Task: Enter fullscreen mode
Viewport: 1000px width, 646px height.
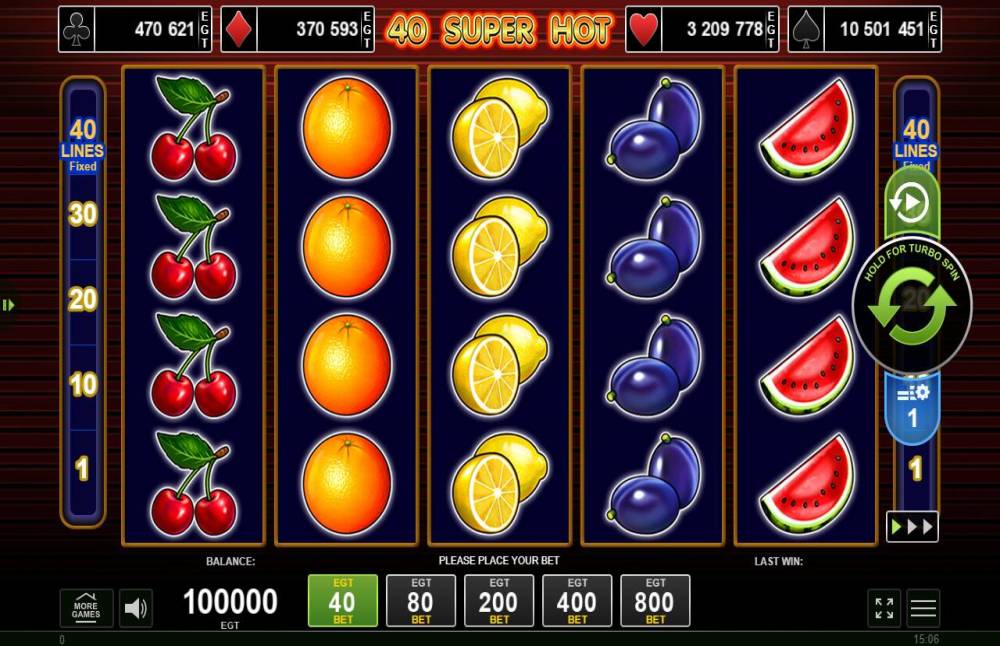Action: coord(884,608)
